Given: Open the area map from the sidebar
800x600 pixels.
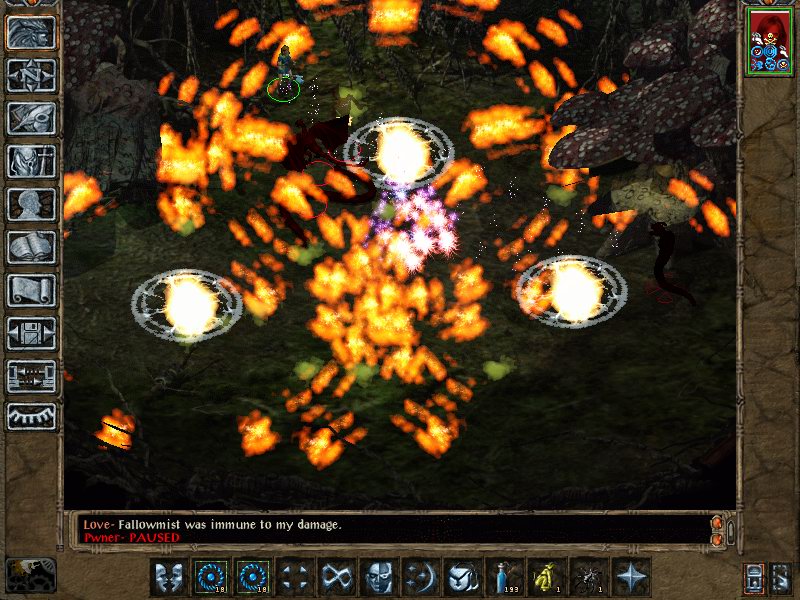Looking at the screenshot, I should 31,75.
